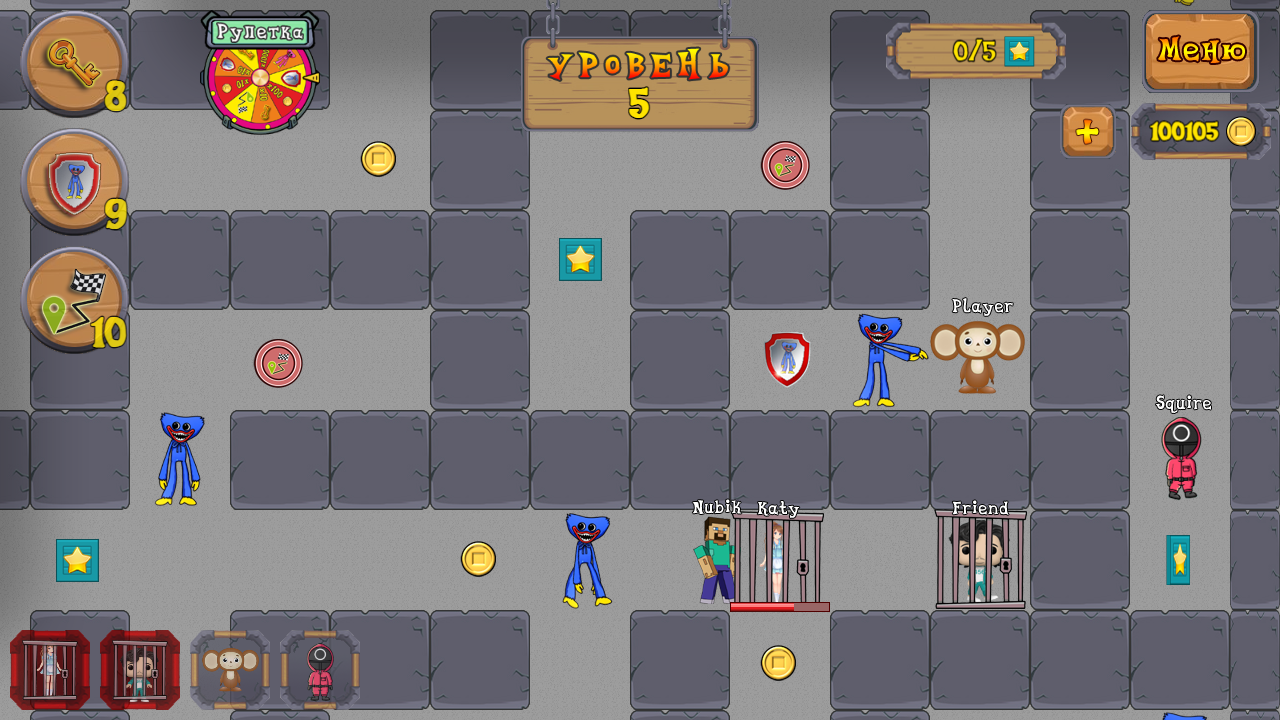Tap the coin icon next to 100105

[1240, 131]
